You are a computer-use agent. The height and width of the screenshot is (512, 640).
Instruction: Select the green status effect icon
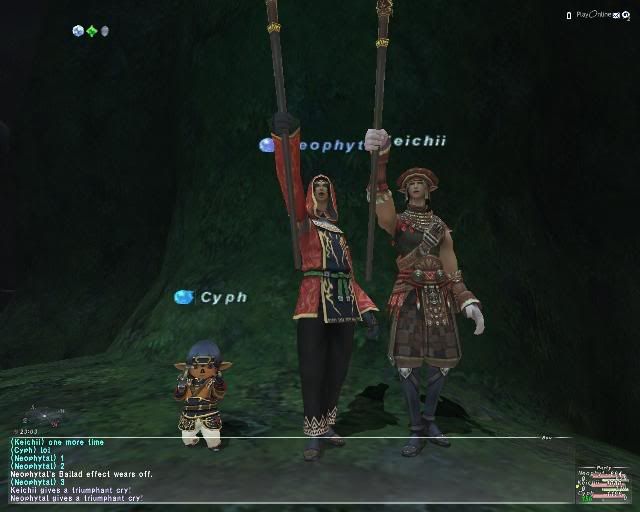tap(91, 31)
